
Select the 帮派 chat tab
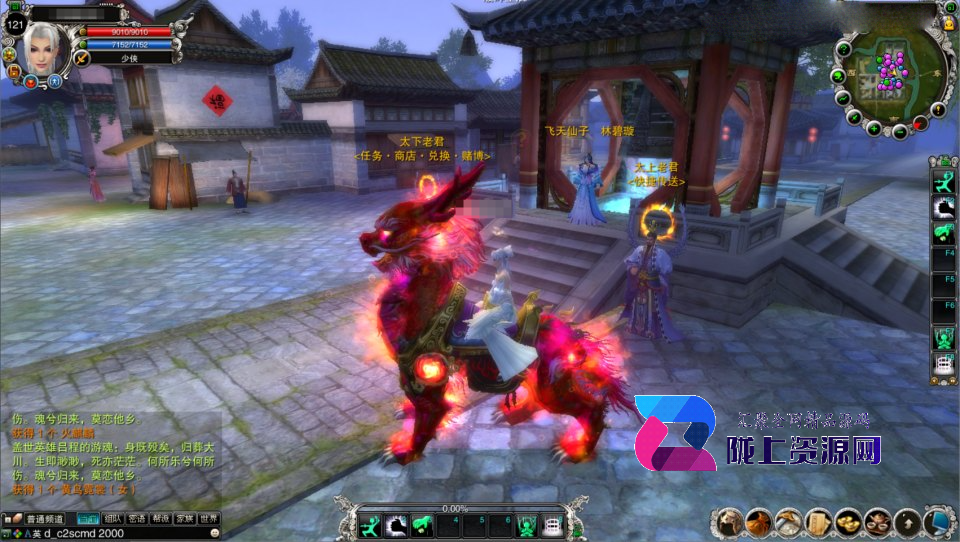162,519
